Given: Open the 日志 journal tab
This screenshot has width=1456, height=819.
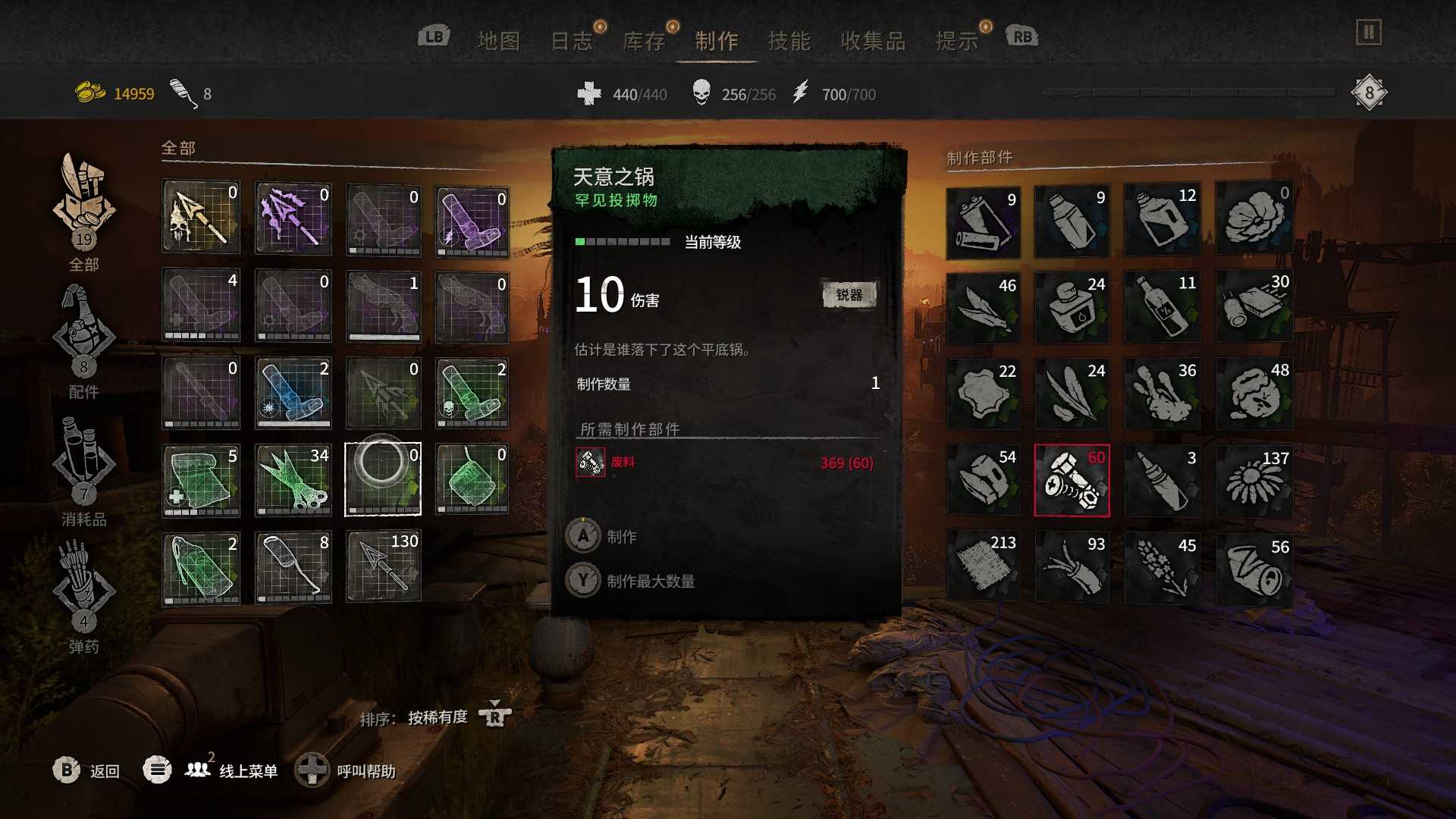Looking at the screenshot, I should pos(571,41).
